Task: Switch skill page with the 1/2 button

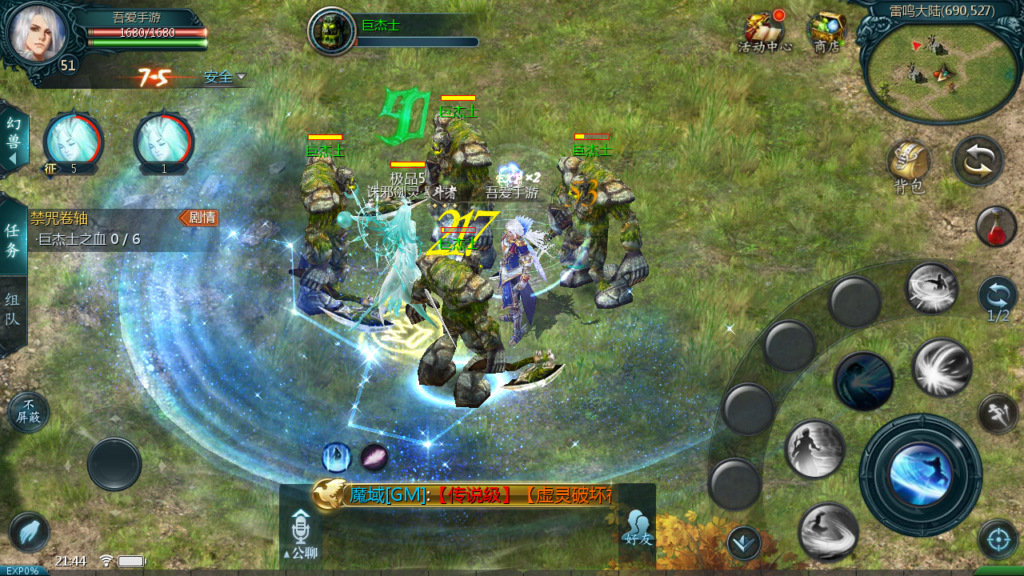Action: click(997, 299)
